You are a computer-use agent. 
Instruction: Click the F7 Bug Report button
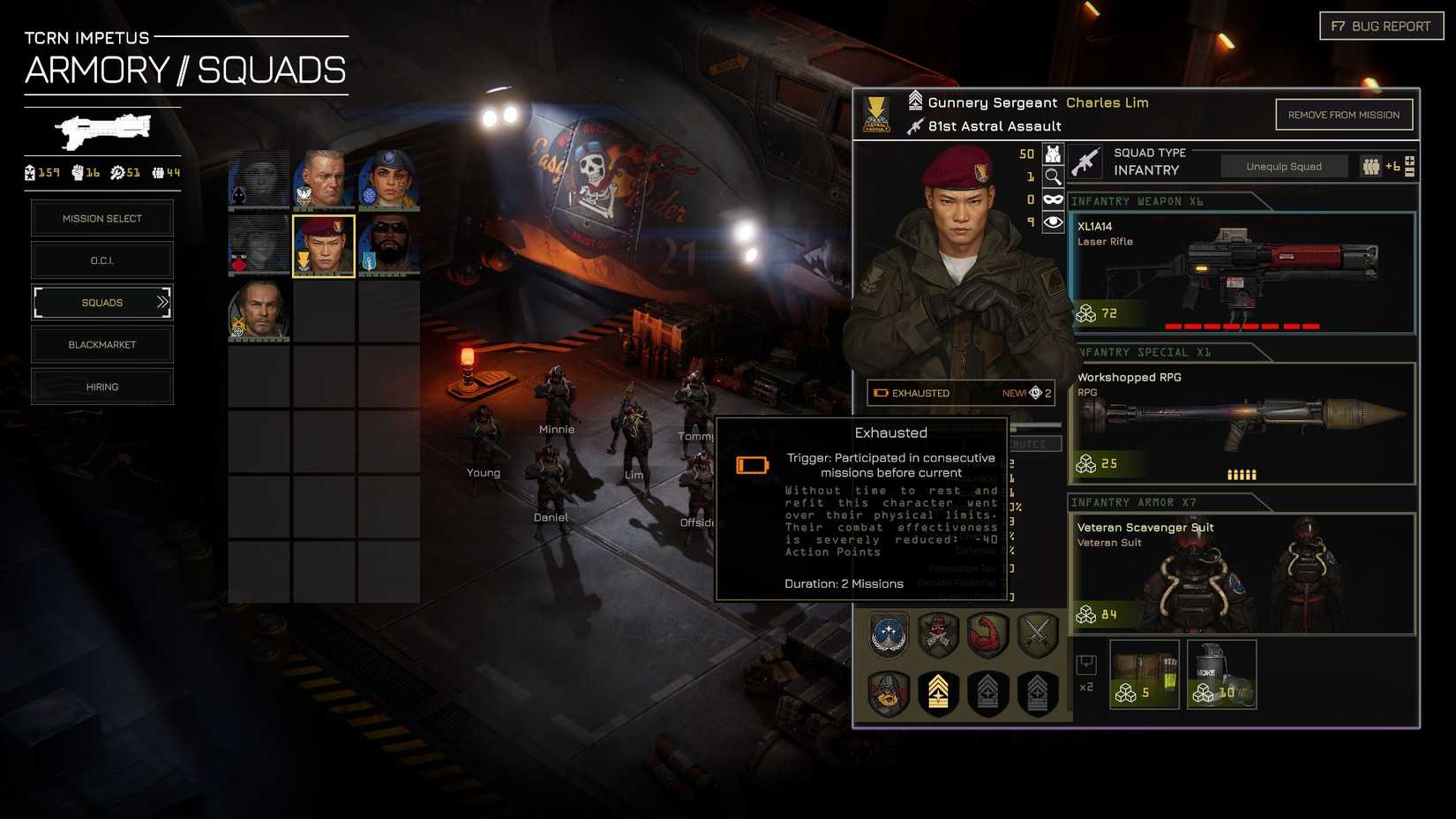point(1381,26)
